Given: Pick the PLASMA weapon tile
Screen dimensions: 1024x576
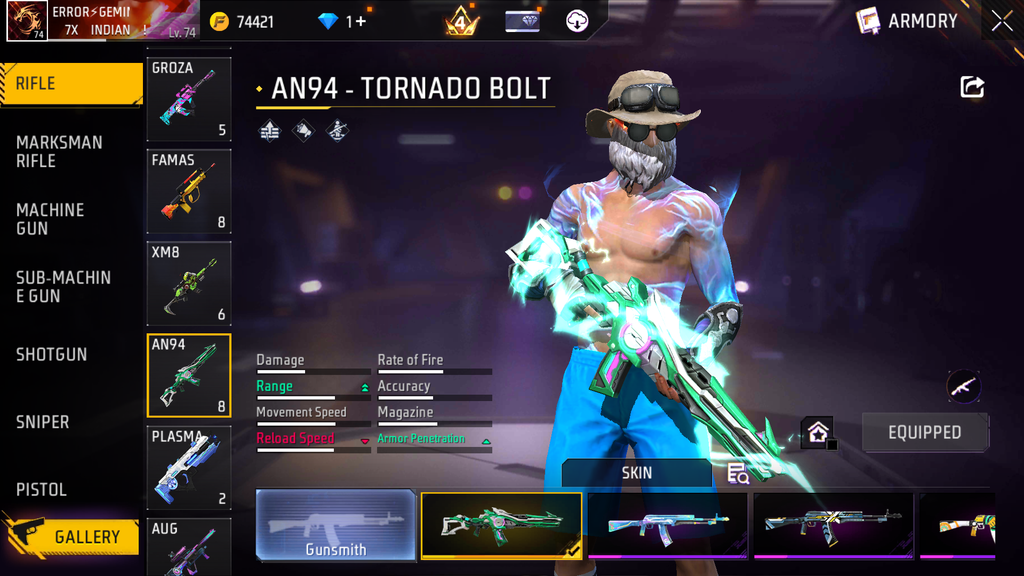Looking at the screenshot, I should click(x=189, y=467).
